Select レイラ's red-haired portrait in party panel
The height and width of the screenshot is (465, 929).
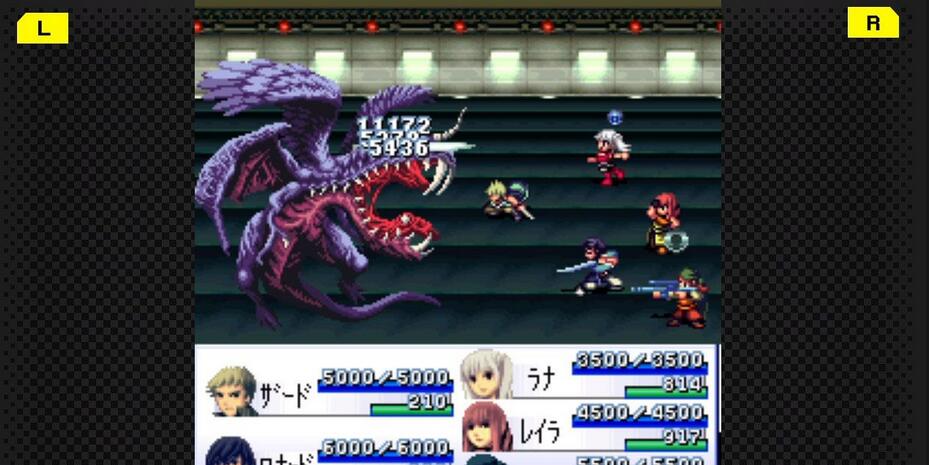tap(487, 426)
